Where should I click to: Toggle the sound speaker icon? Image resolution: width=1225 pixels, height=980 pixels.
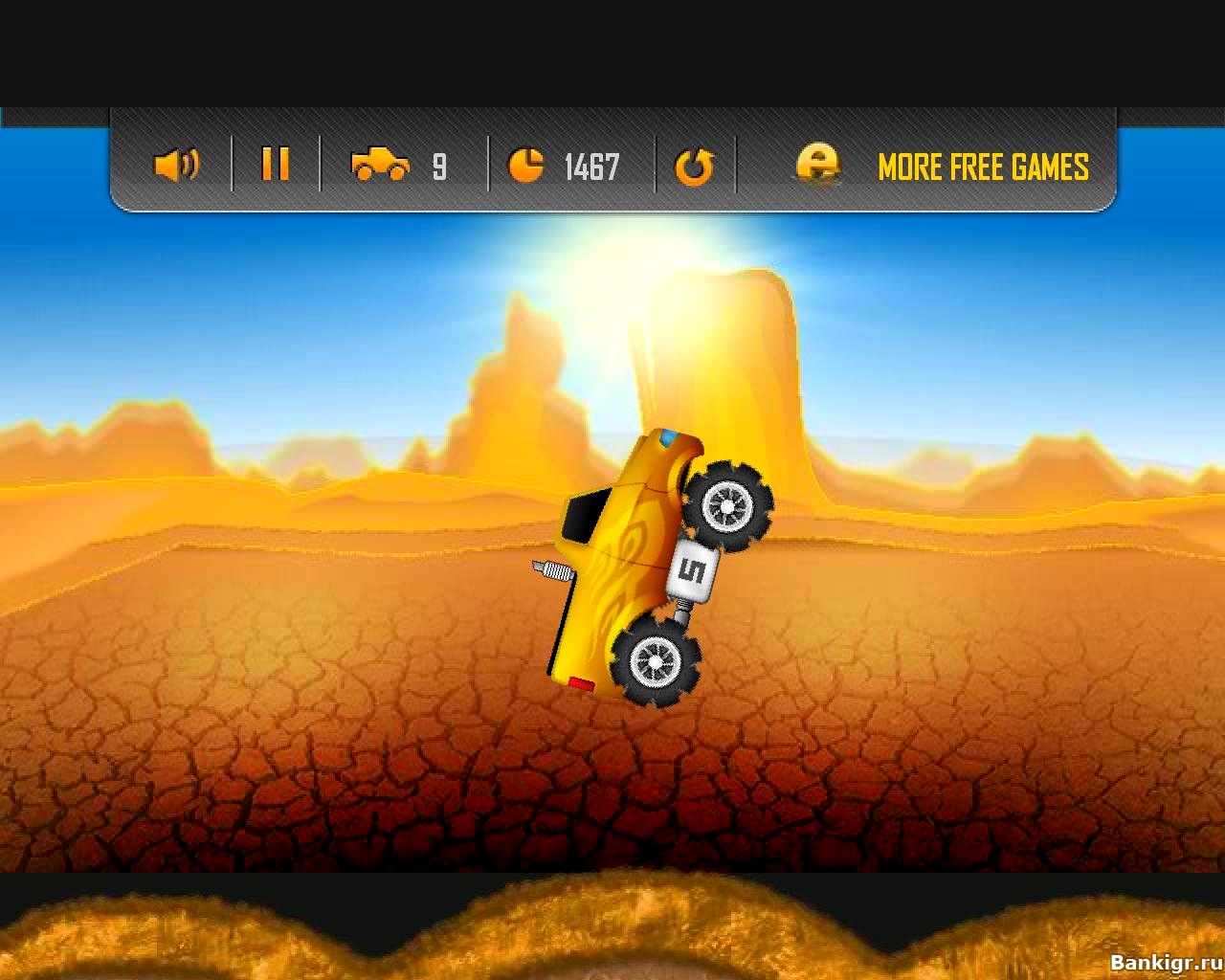(x=176, y=166)
